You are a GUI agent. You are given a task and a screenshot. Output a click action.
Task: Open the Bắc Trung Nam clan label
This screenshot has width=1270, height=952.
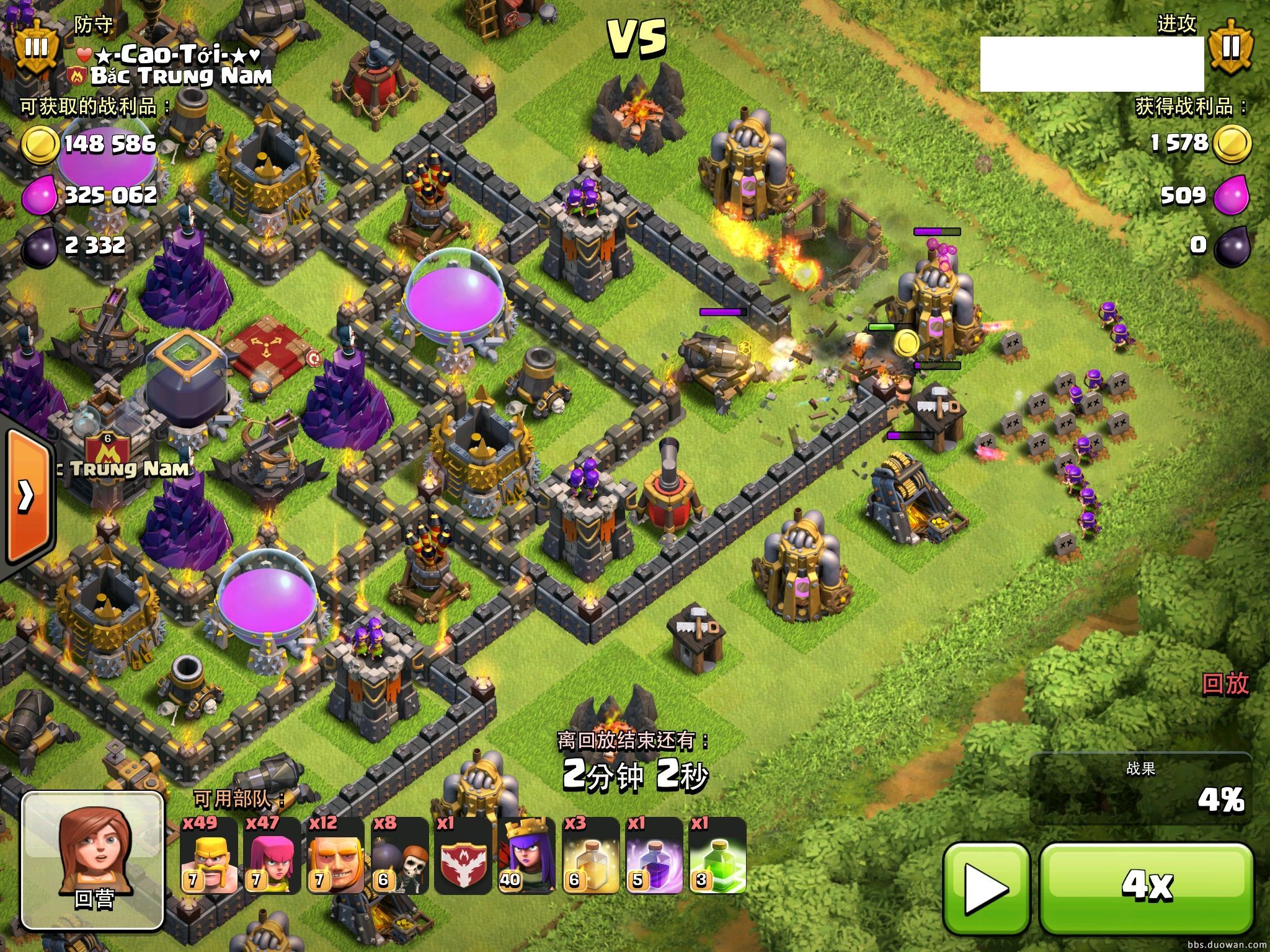(180, 77)
